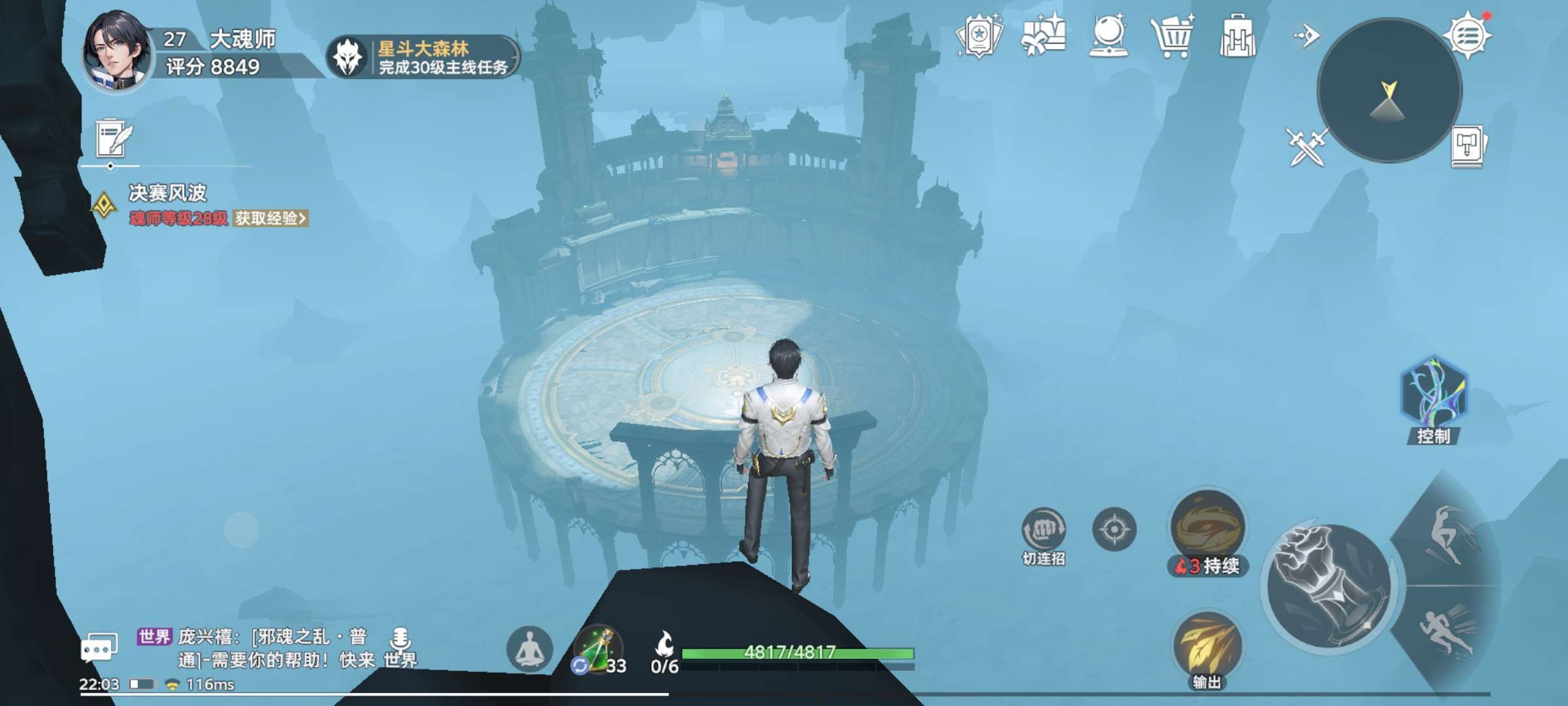Open the 星斗大森林 main quest banner
This screenshot has height=706, width=1568.
coord(423,58)
